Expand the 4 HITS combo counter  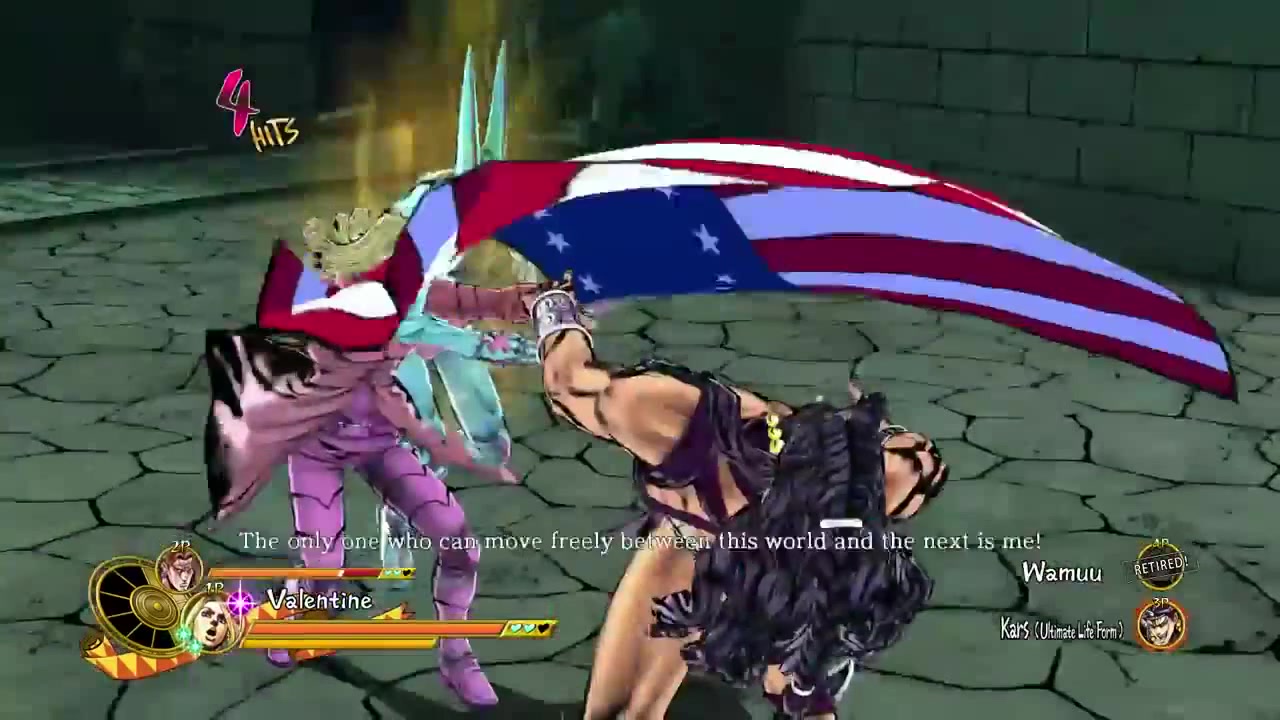[x=255, y=110]
